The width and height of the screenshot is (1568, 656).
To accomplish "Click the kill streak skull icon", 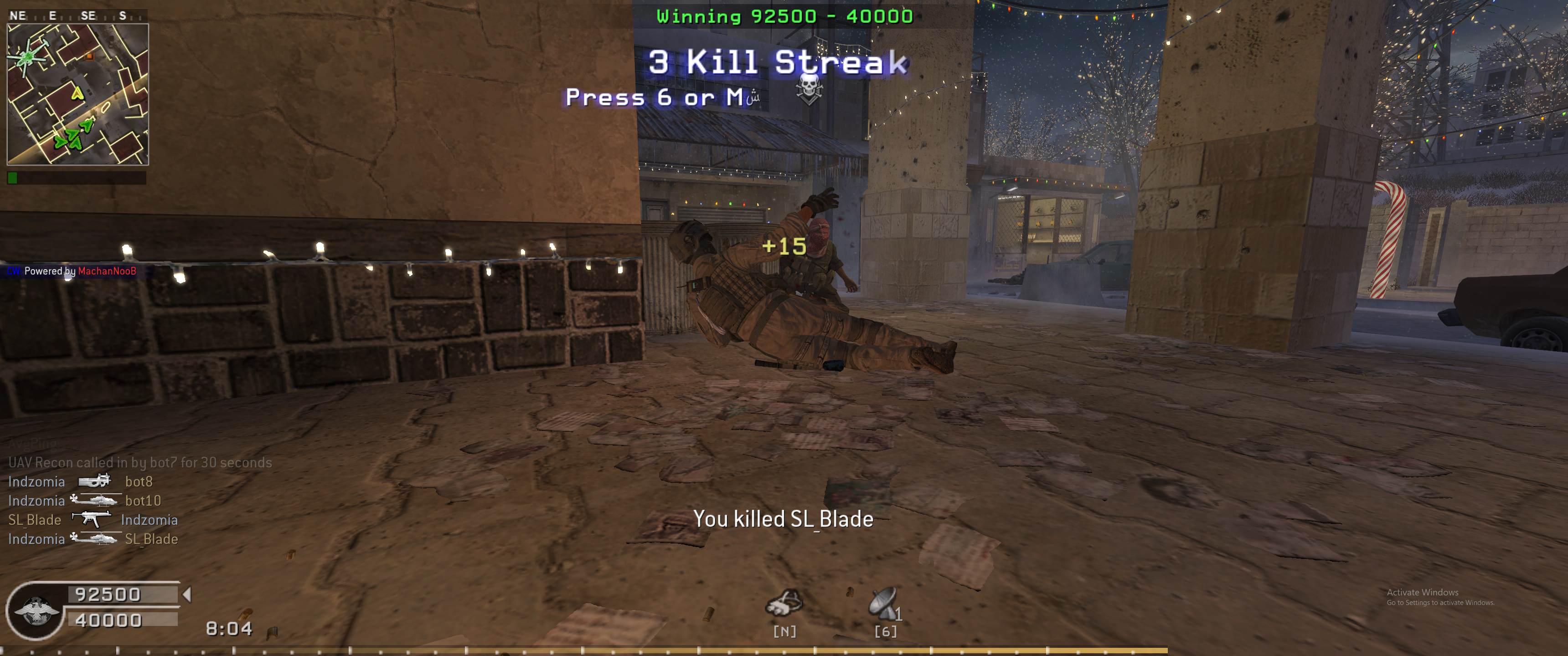I will point(808,89).
